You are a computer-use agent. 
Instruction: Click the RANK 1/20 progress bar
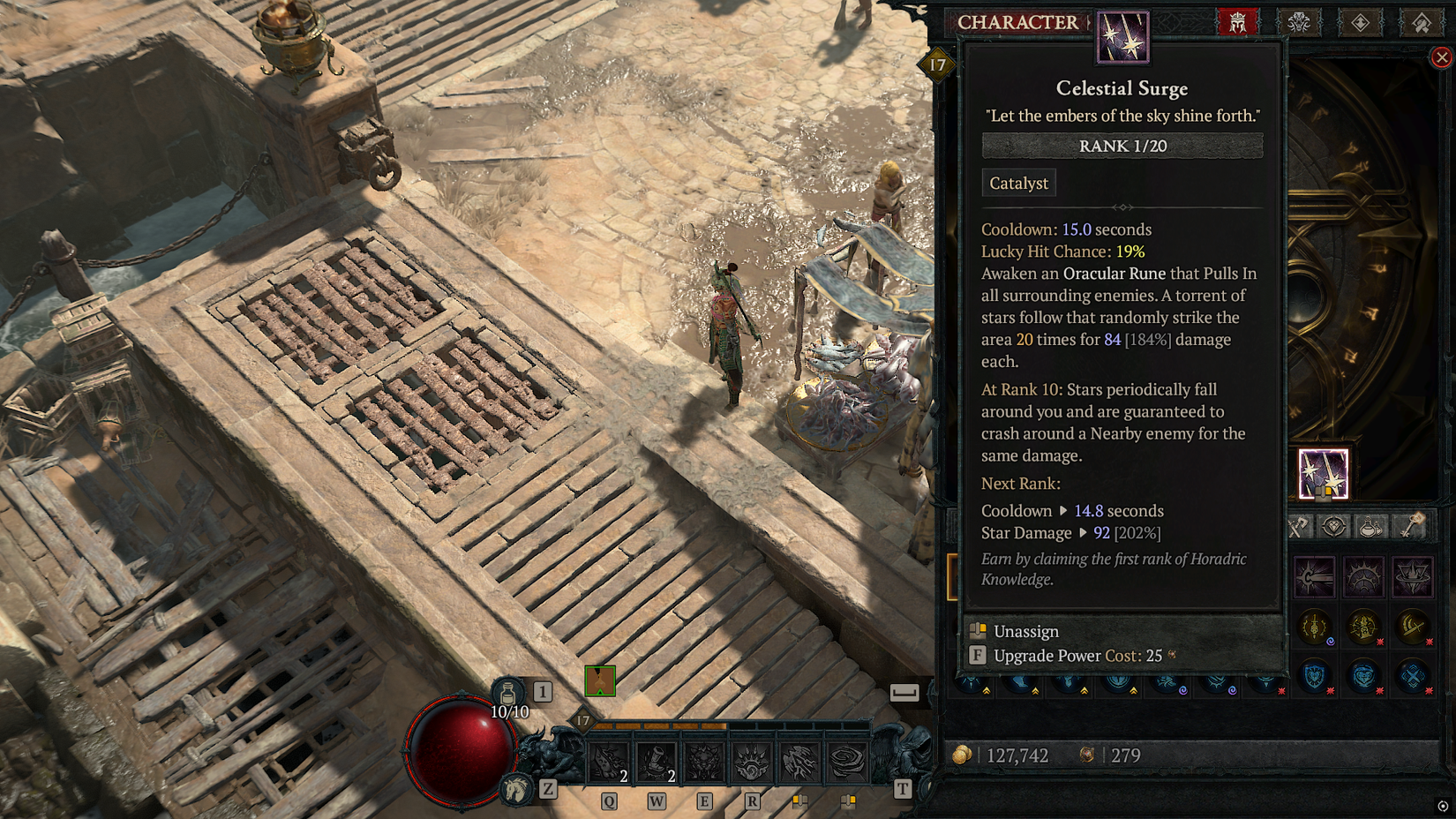coord(1122,146)
